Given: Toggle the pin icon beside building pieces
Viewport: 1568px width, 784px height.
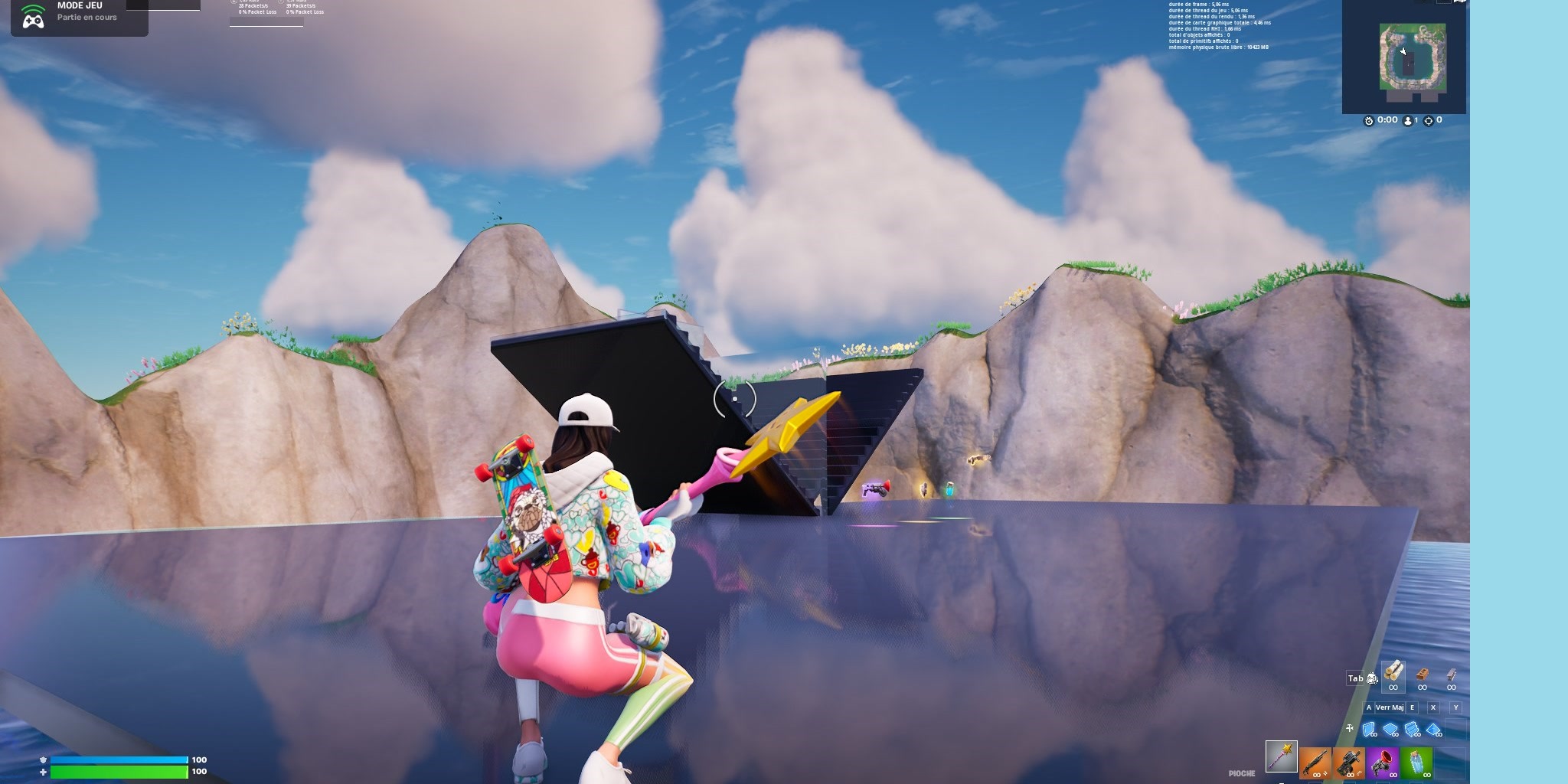Looking at the screenshot, I should tap(1349, 727).
